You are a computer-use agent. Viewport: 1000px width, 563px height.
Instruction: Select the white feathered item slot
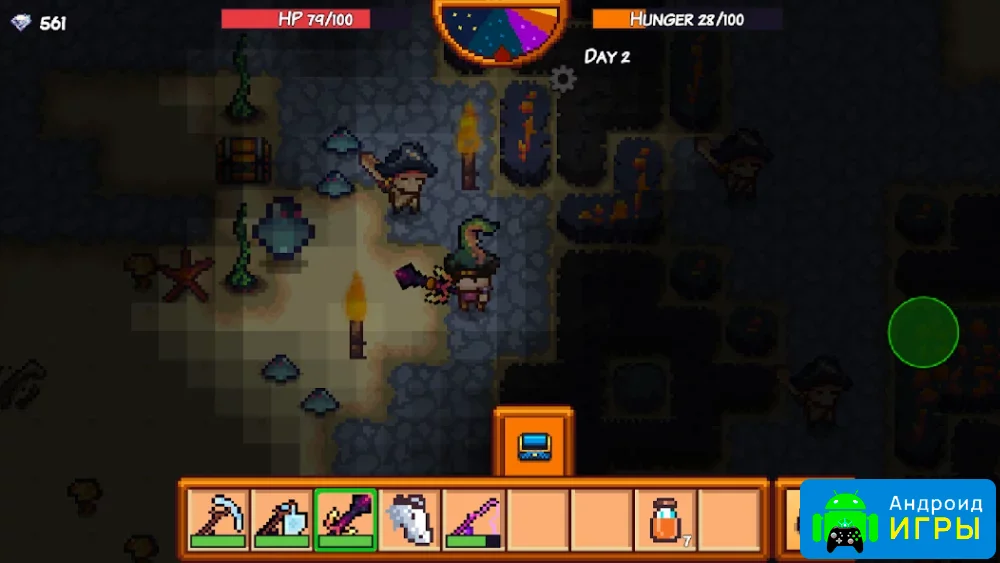click(409, 519)
